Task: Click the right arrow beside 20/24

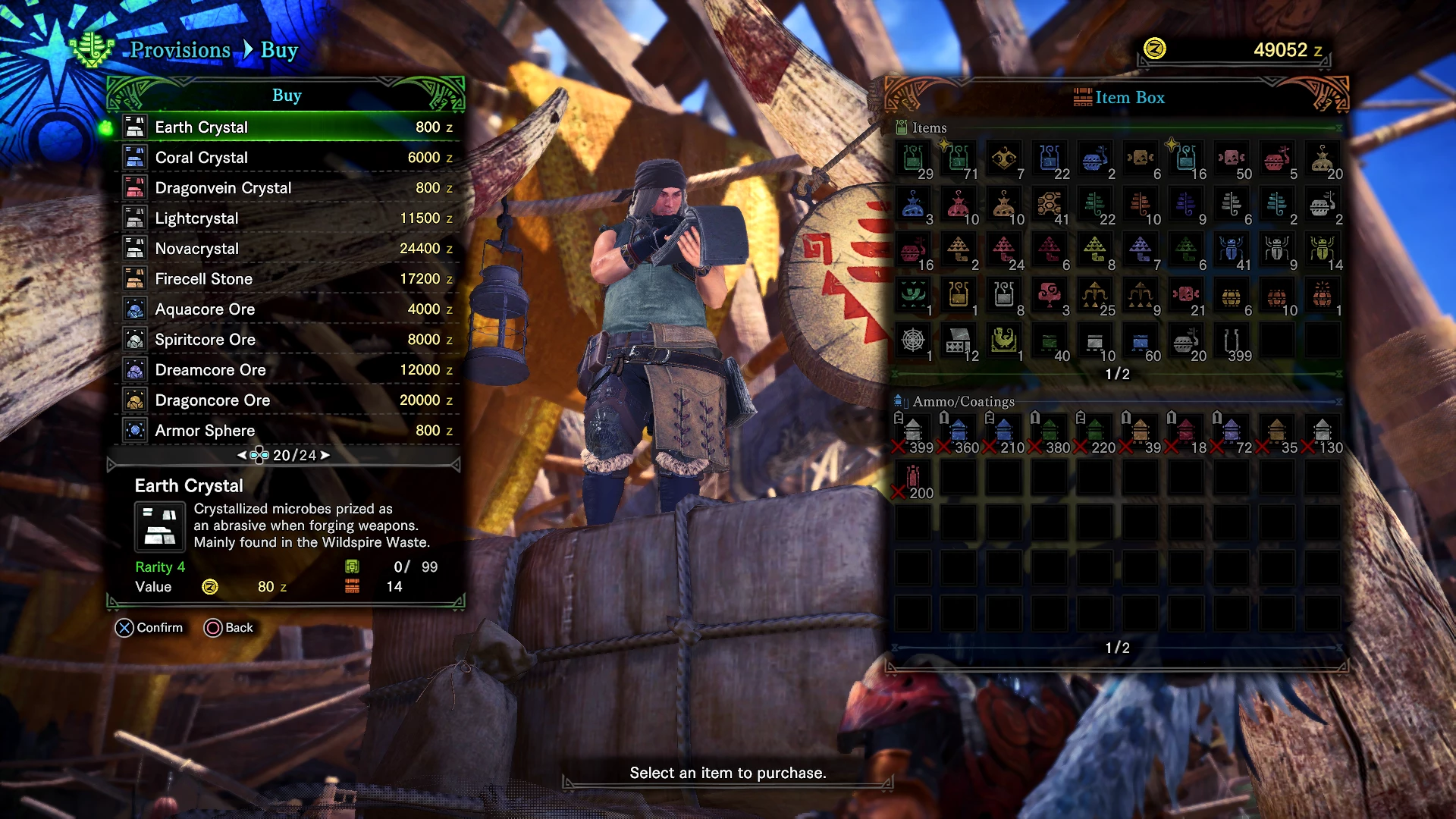Action: (326, 454)
